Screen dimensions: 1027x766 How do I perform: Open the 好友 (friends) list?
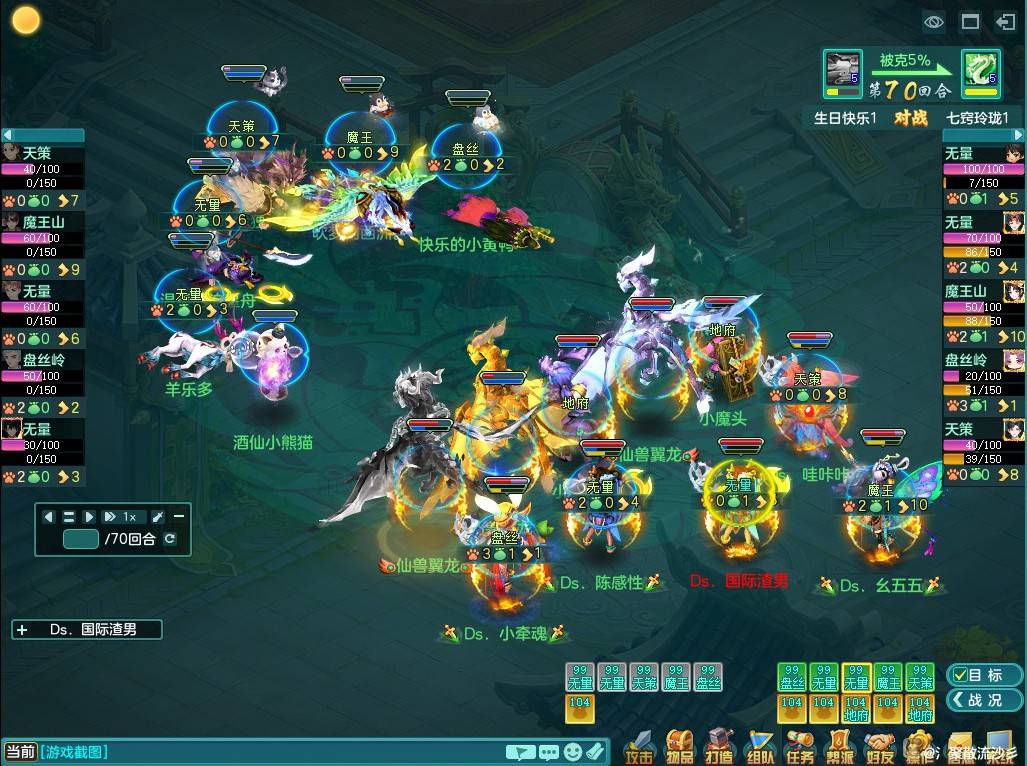879,746
